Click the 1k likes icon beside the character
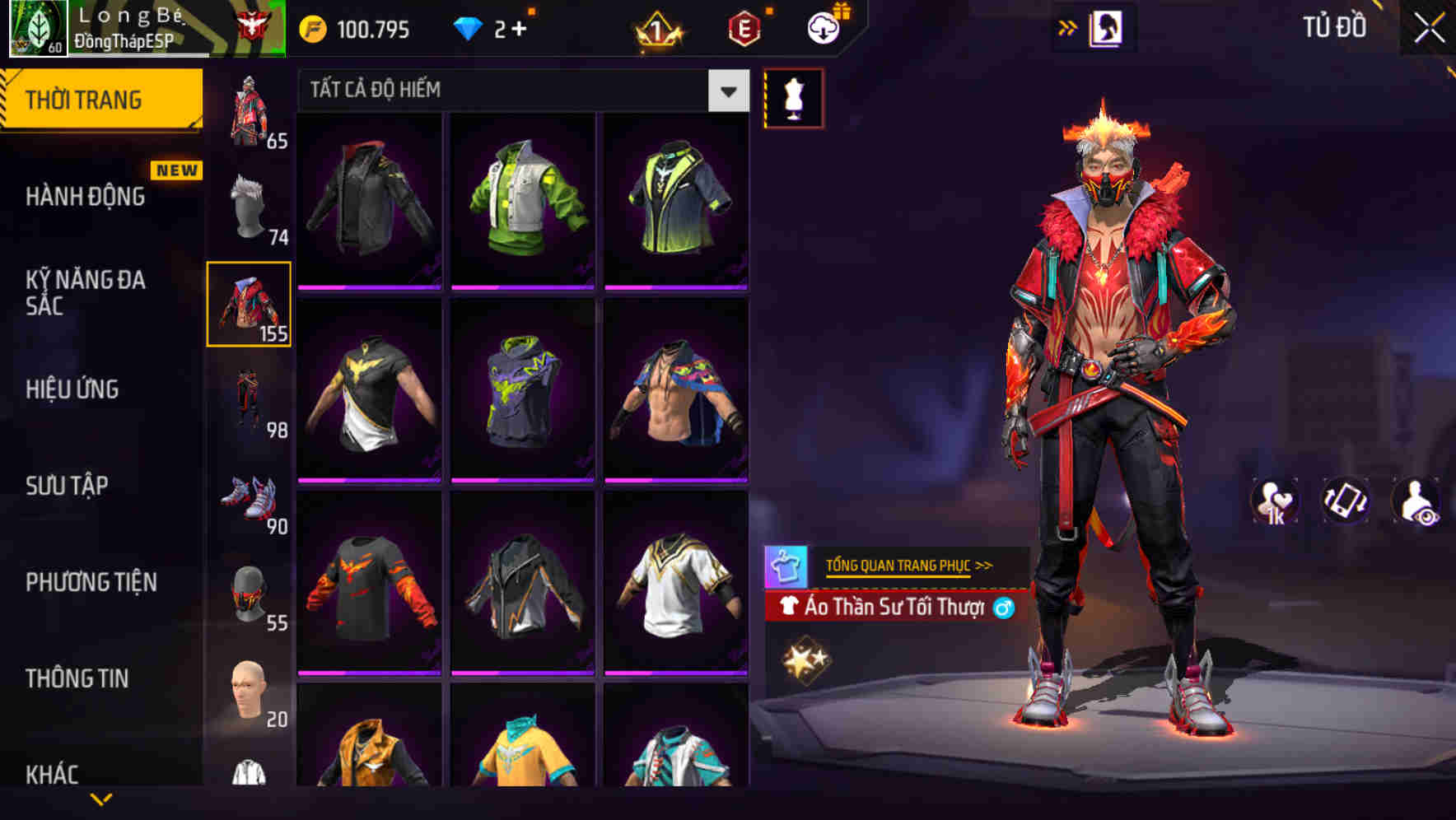This screenshot has height=820, width=1456. 1274,502
